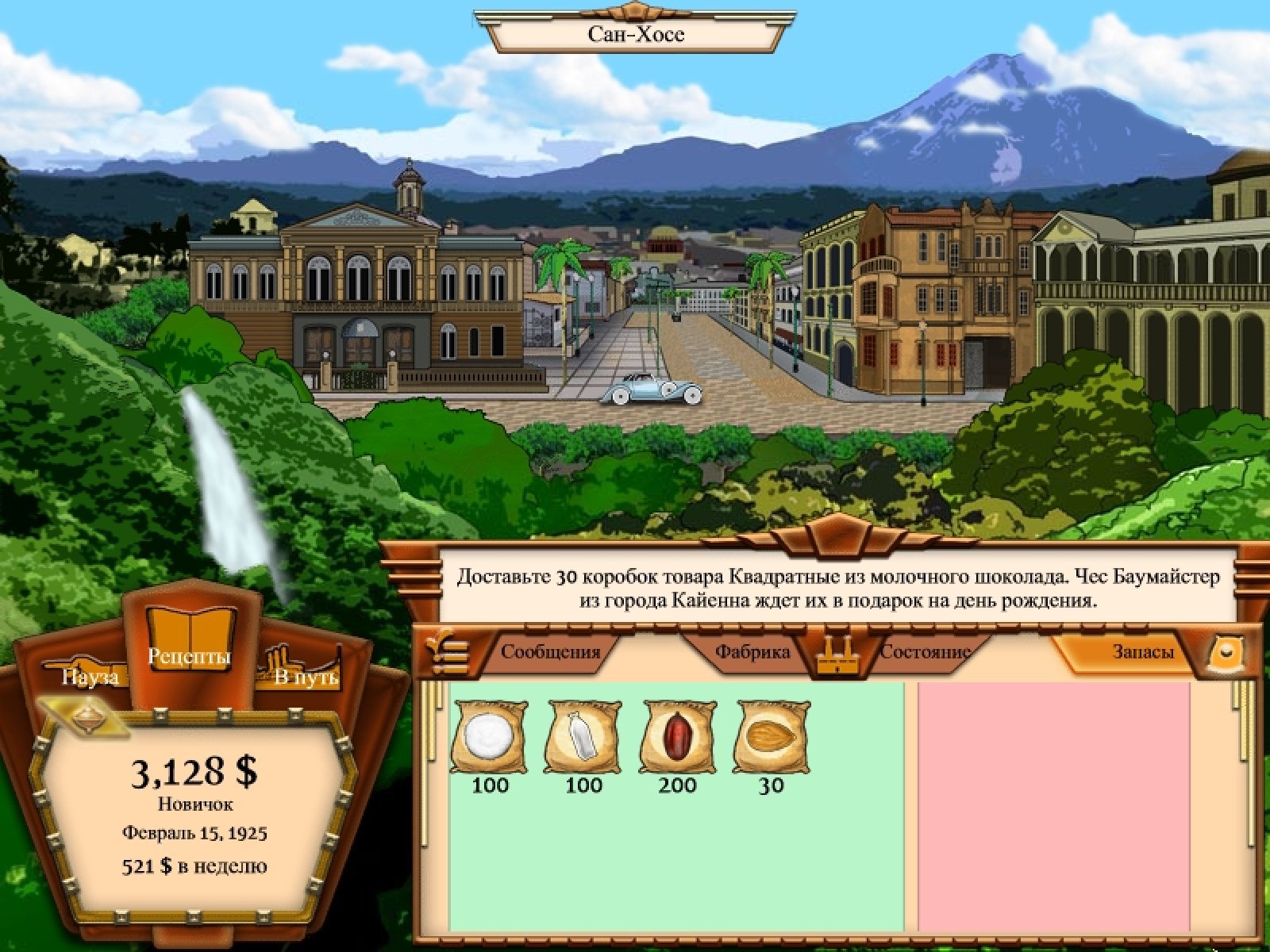Switch to the Сообщения tab

point(549,652)
